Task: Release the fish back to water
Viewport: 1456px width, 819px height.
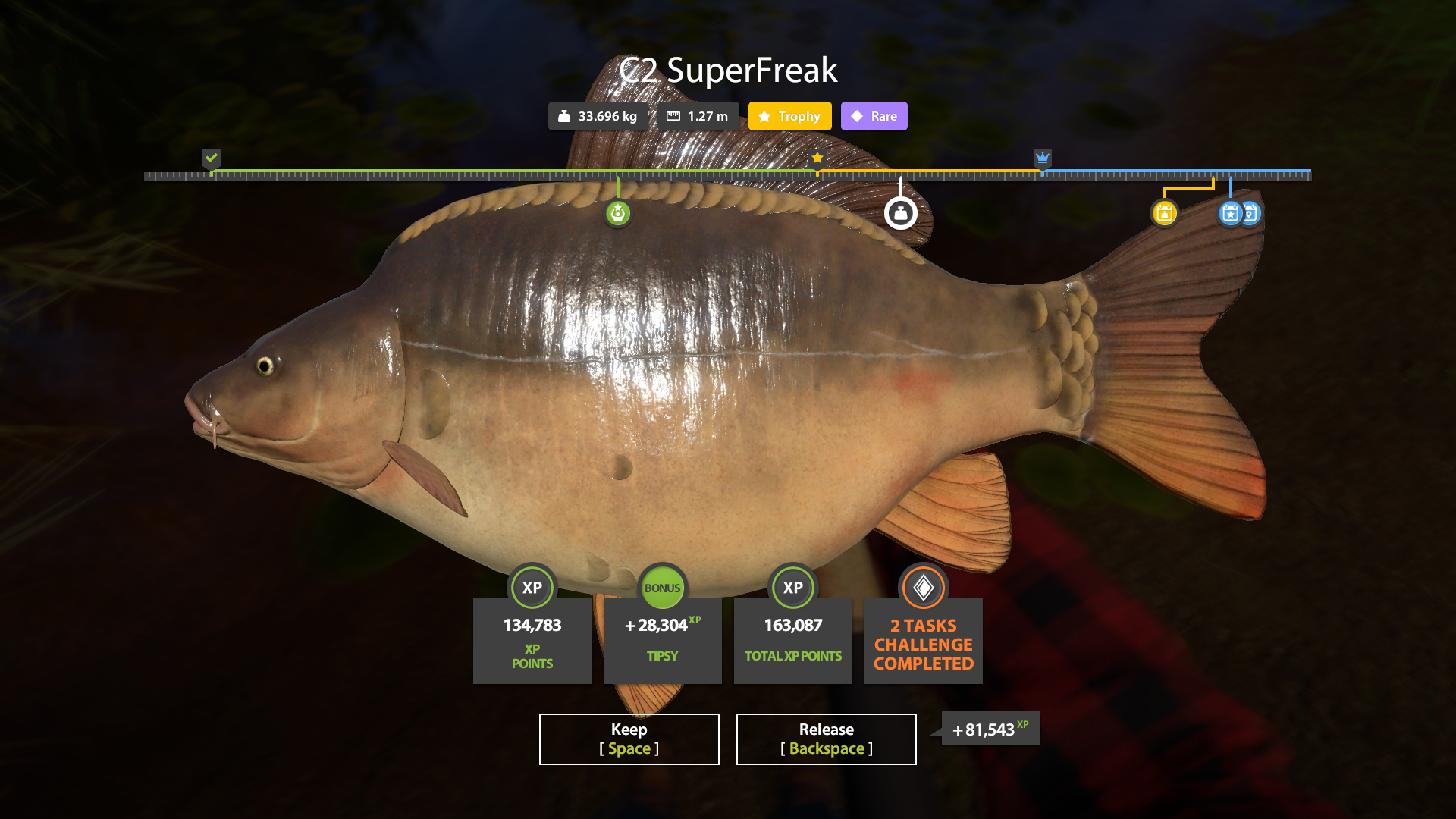Action: pyautogui.click(x=826, y=739)
